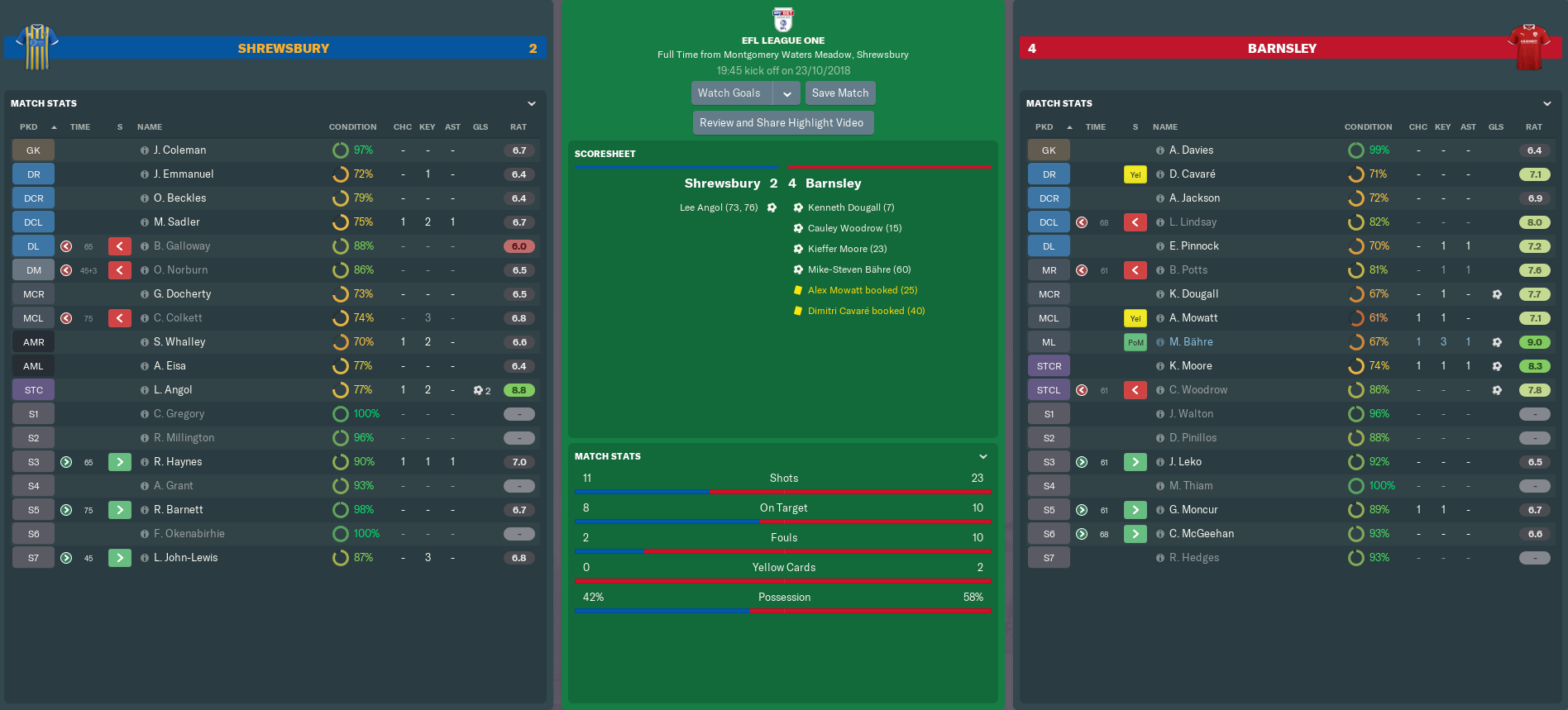This screenshot has height=710, width=1568.
Task: Open the Shrewsbury team name link
Action: point(284,49)
